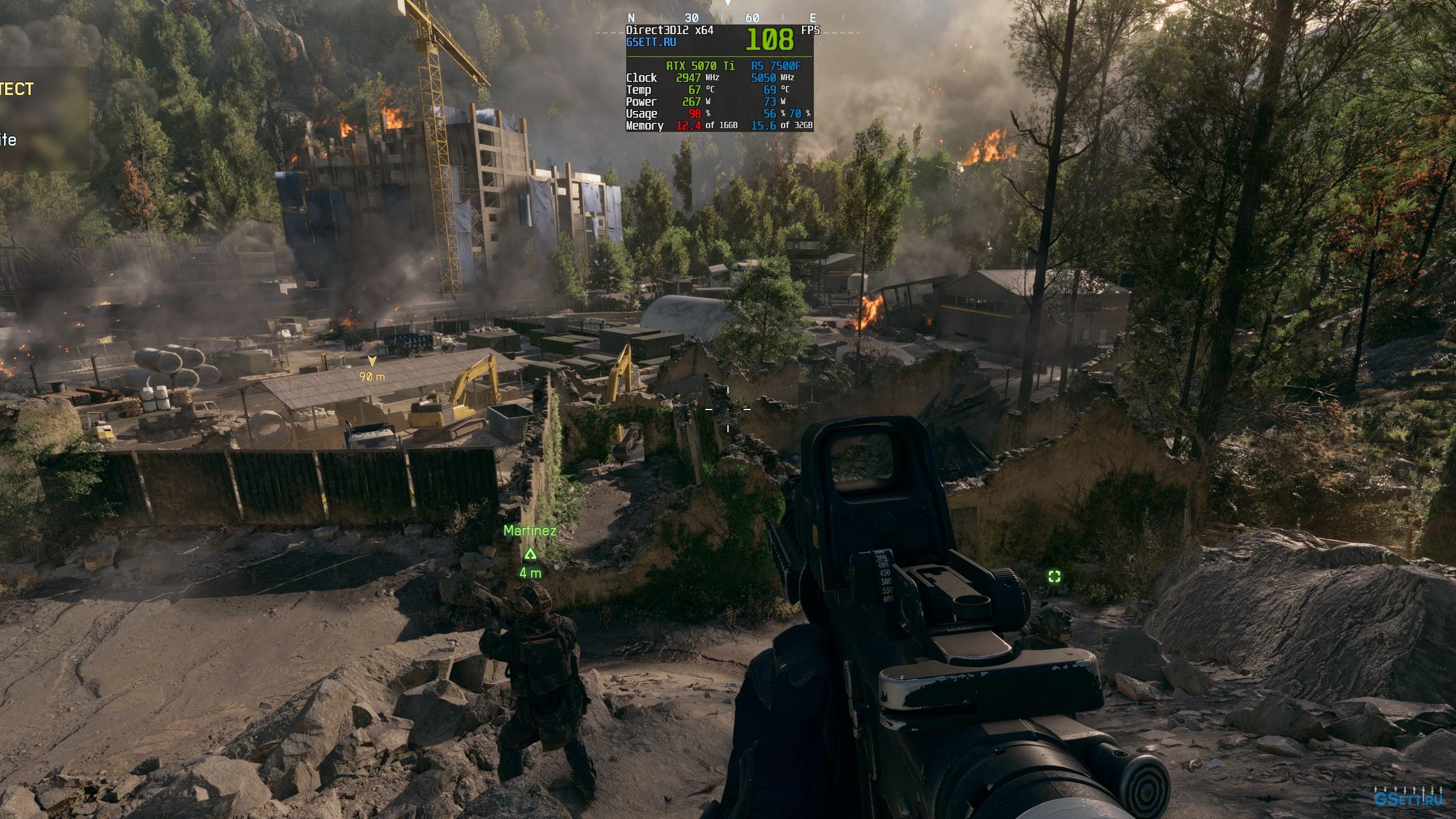Click the Martinez squadmate triangle marker

pos(530,554)
